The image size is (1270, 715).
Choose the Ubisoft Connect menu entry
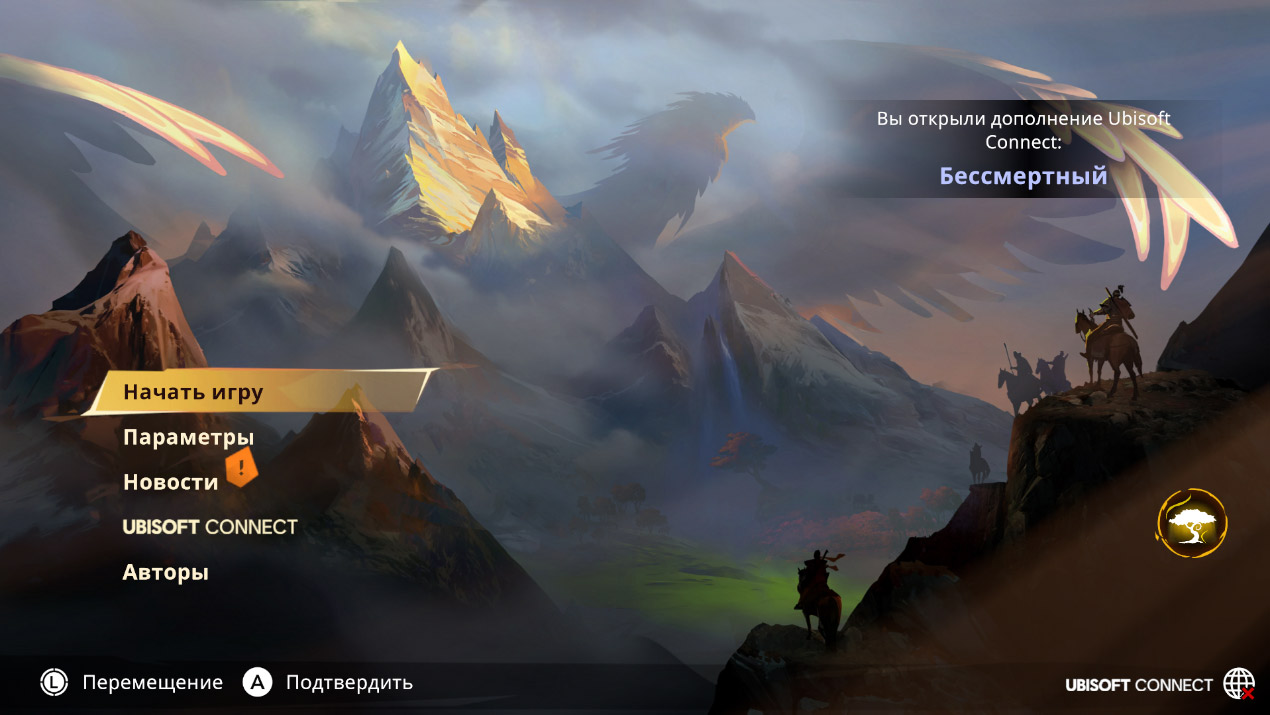pos(210,526)
